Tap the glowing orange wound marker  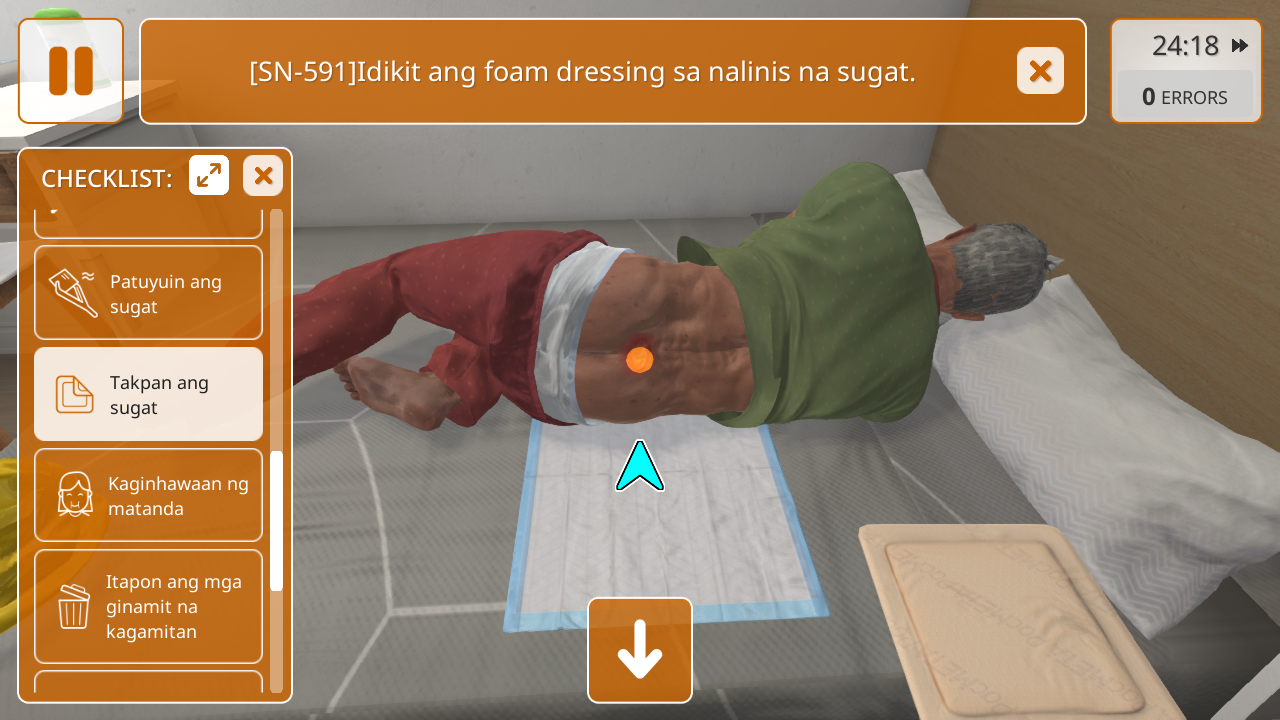click(639, 358)
